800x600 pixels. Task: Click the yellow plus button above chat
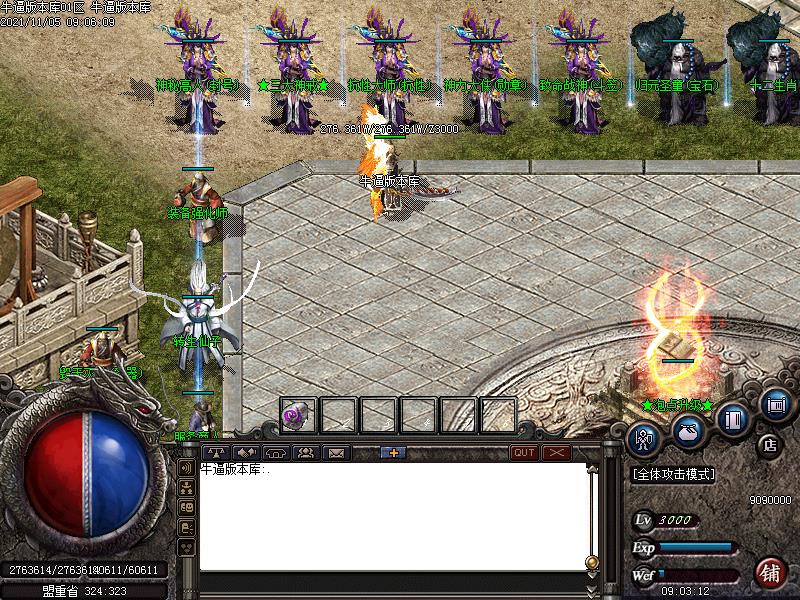(x=391, y=452)
